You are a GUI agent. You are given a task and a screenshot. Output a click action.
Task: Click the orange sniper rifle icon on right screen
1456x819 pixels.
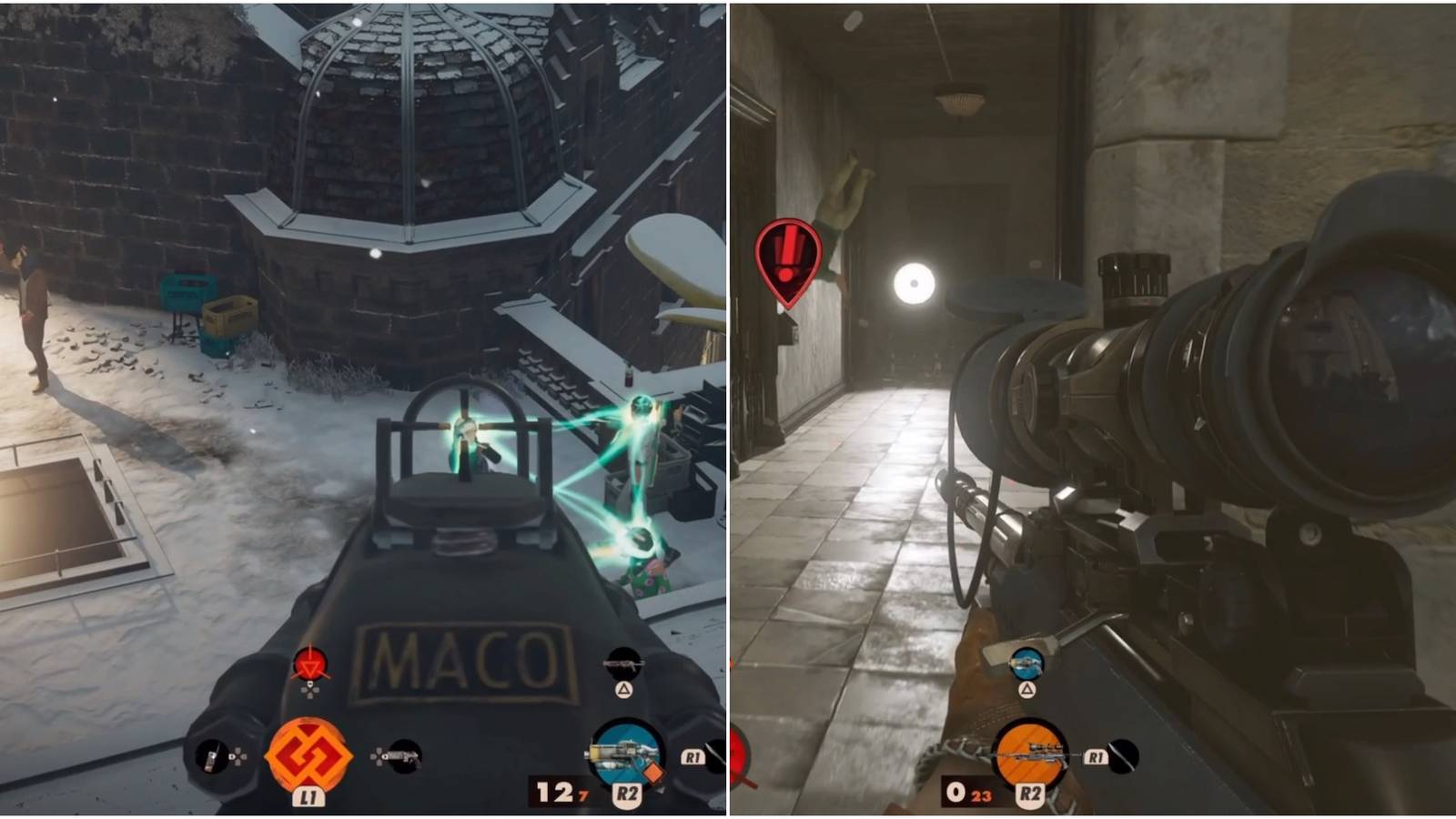tap(1029, 753)
